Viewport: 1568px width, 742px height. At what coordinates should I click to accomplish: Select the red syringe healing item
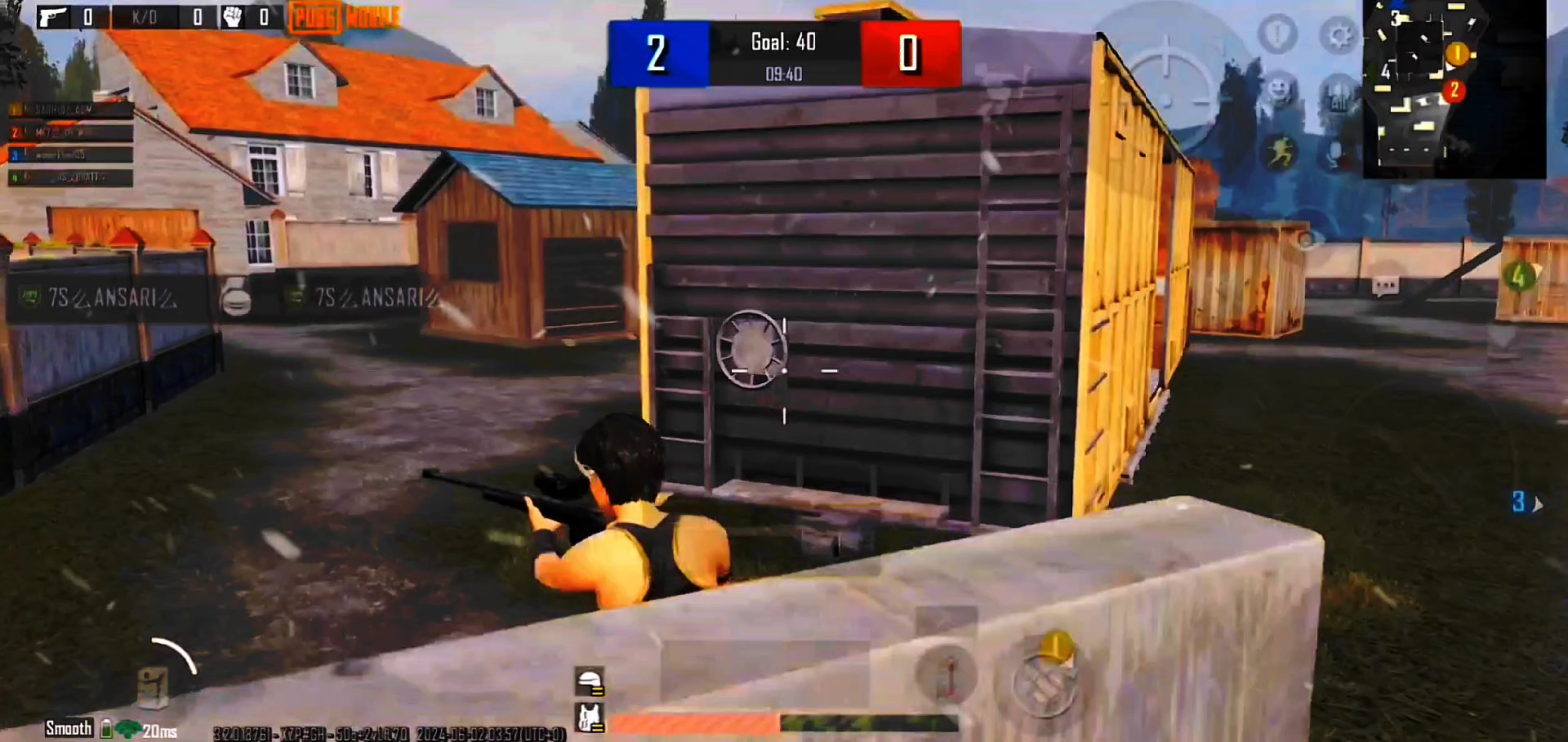pyautogui.click(x=946, y=675)
